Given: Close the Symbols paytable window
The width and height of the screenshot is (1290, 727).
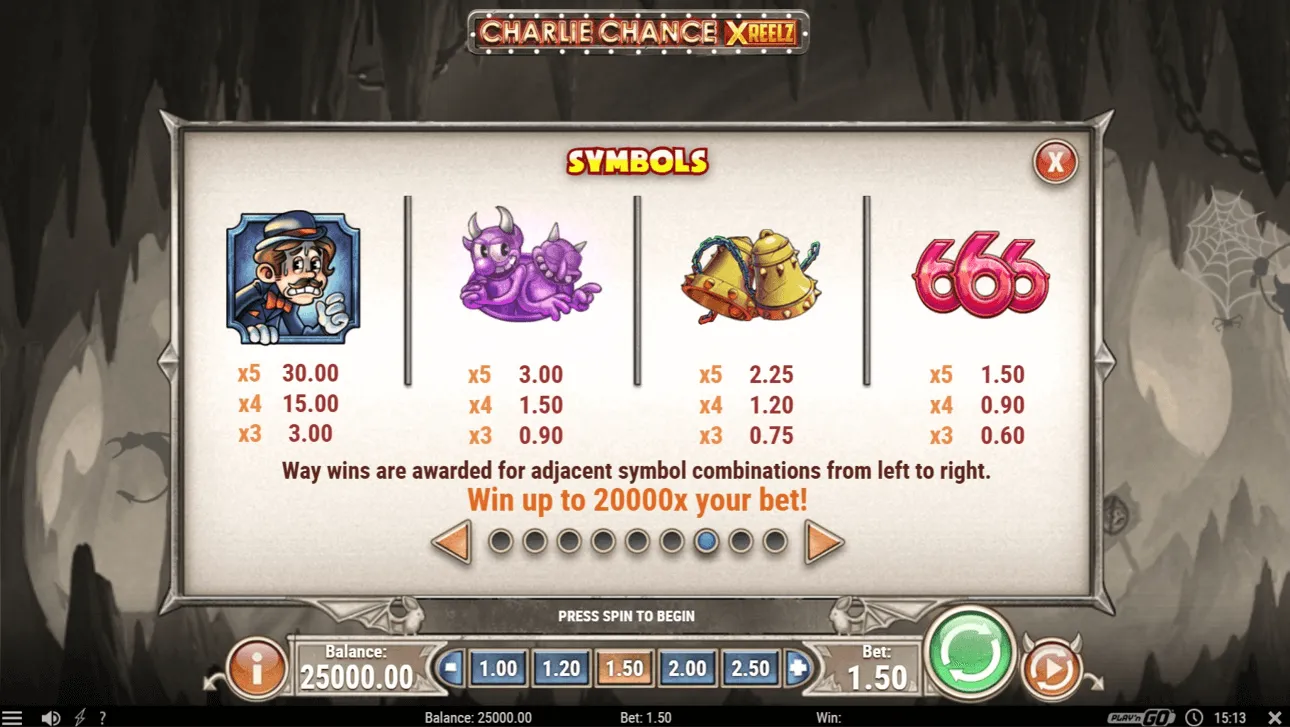Looking at the screenshot, I should pyautogui.click(x=1055, y=161).
